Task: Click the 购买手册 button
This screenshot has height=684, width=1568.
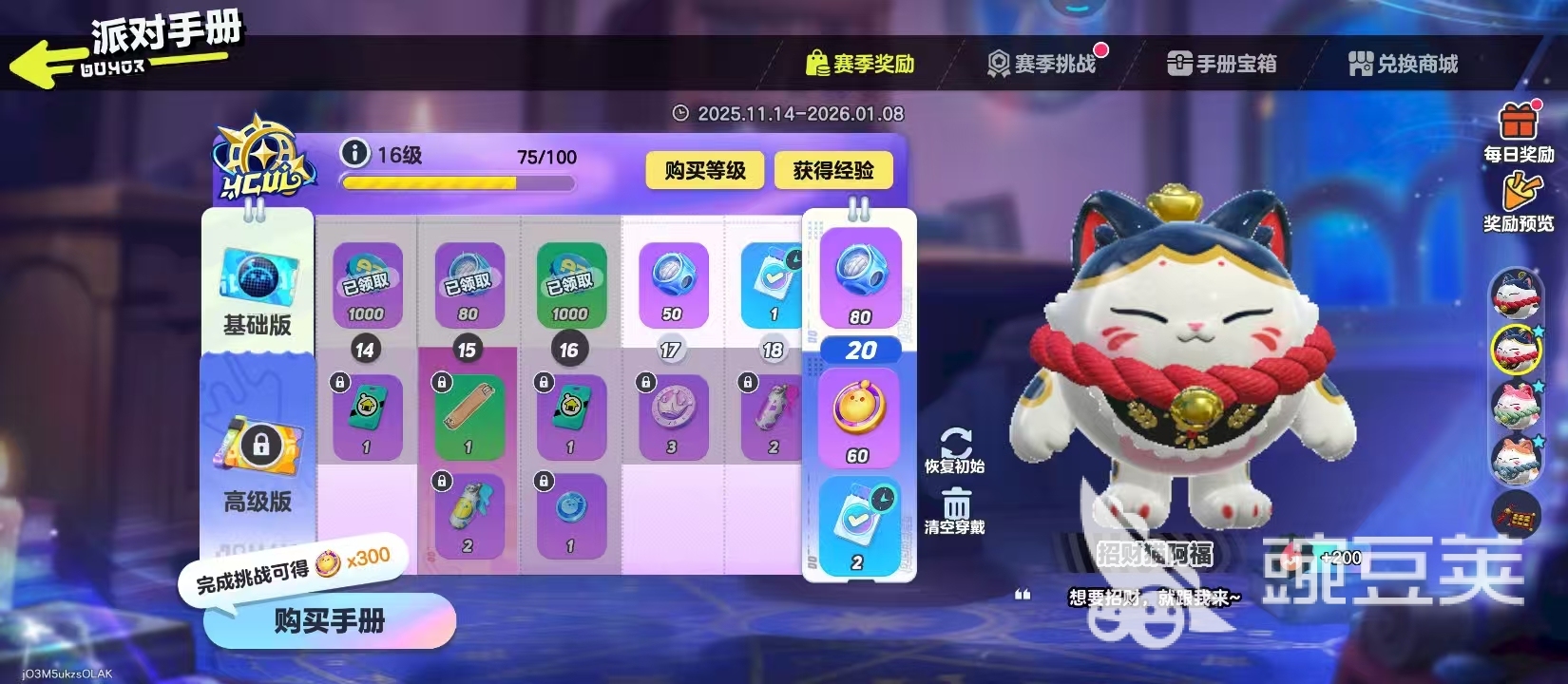Action: click(328, 620)
